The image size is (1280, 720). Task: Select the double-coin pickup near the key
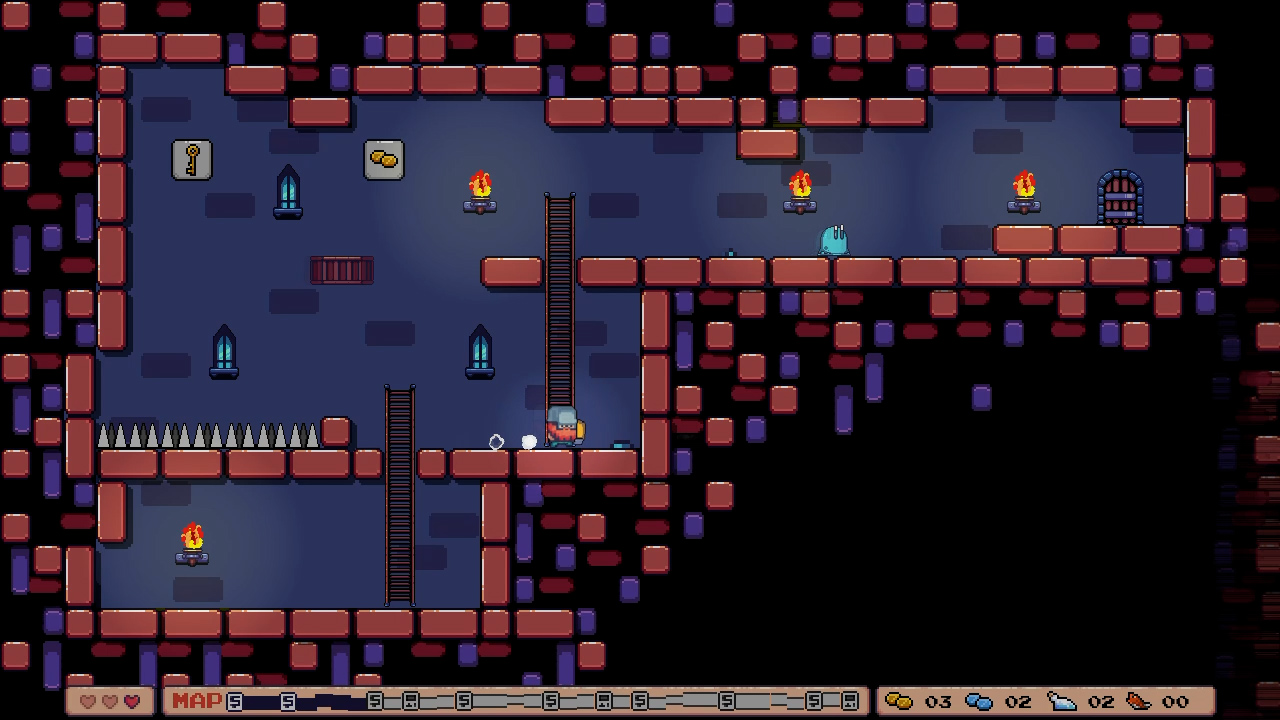point(384,159)
